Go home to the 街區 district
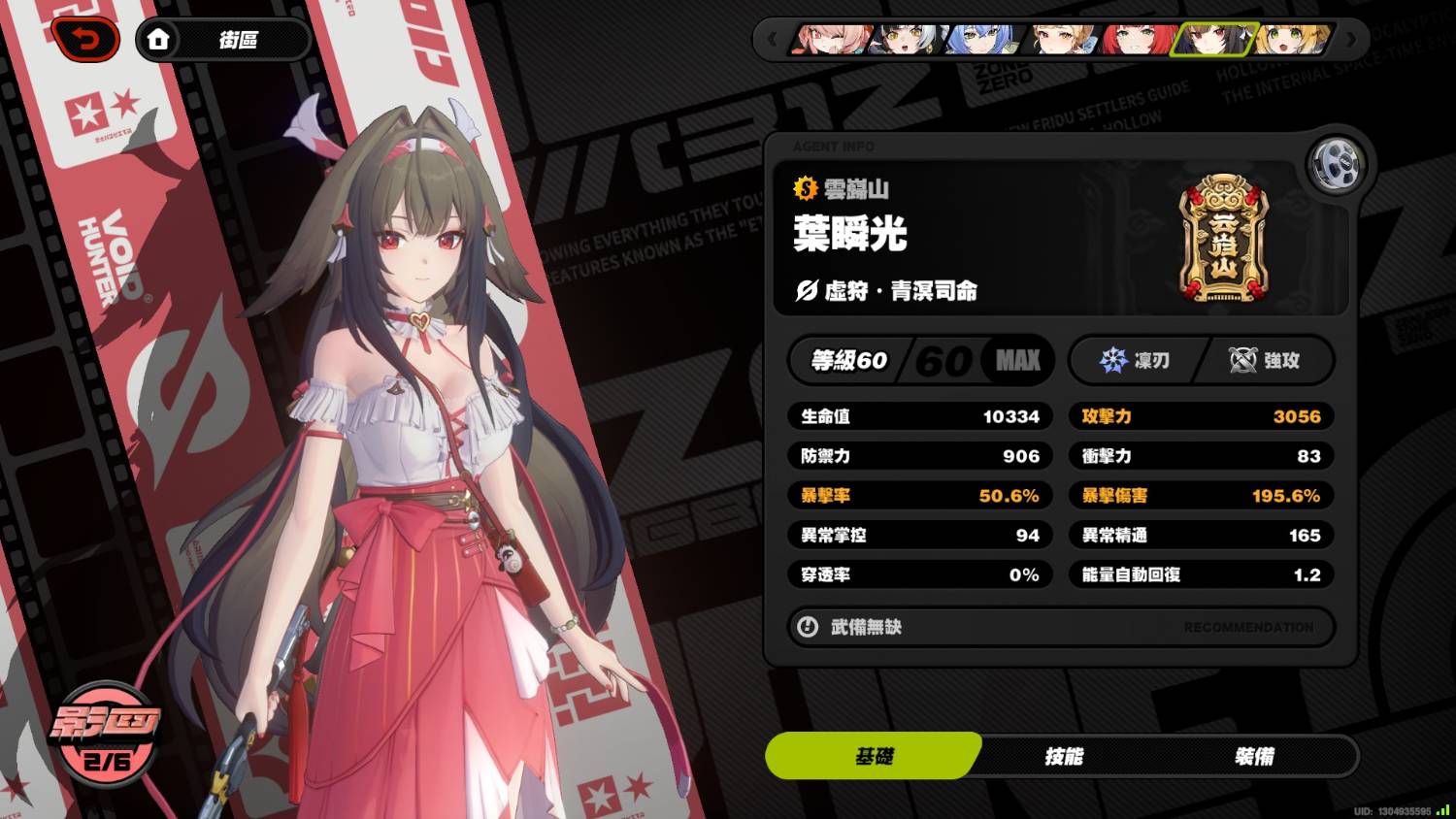This screenshot has width=1456, height=819. [222, 41]
